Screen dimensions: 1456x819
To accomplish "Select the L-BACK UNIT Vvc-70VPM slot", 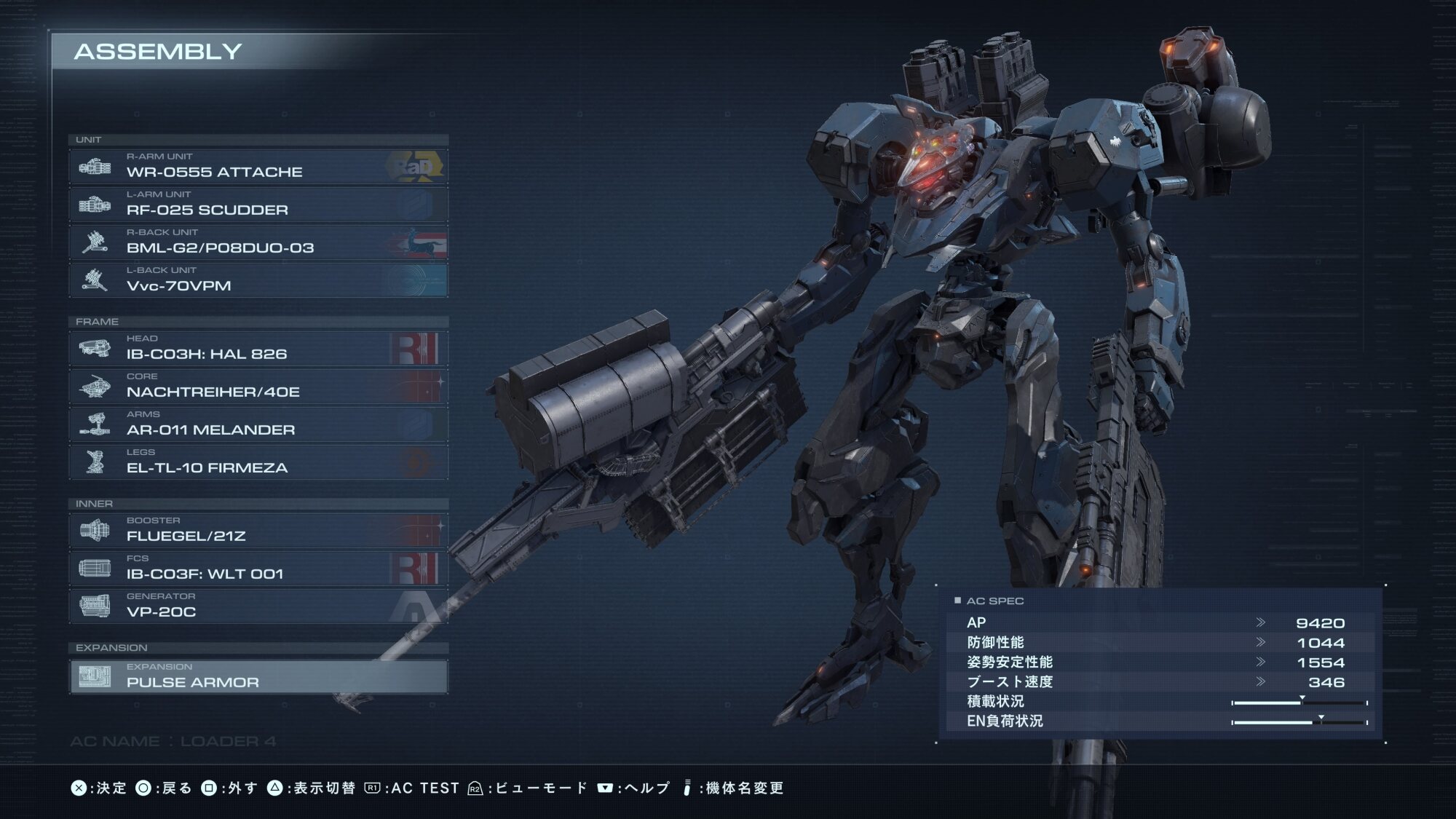I will 258,280.
